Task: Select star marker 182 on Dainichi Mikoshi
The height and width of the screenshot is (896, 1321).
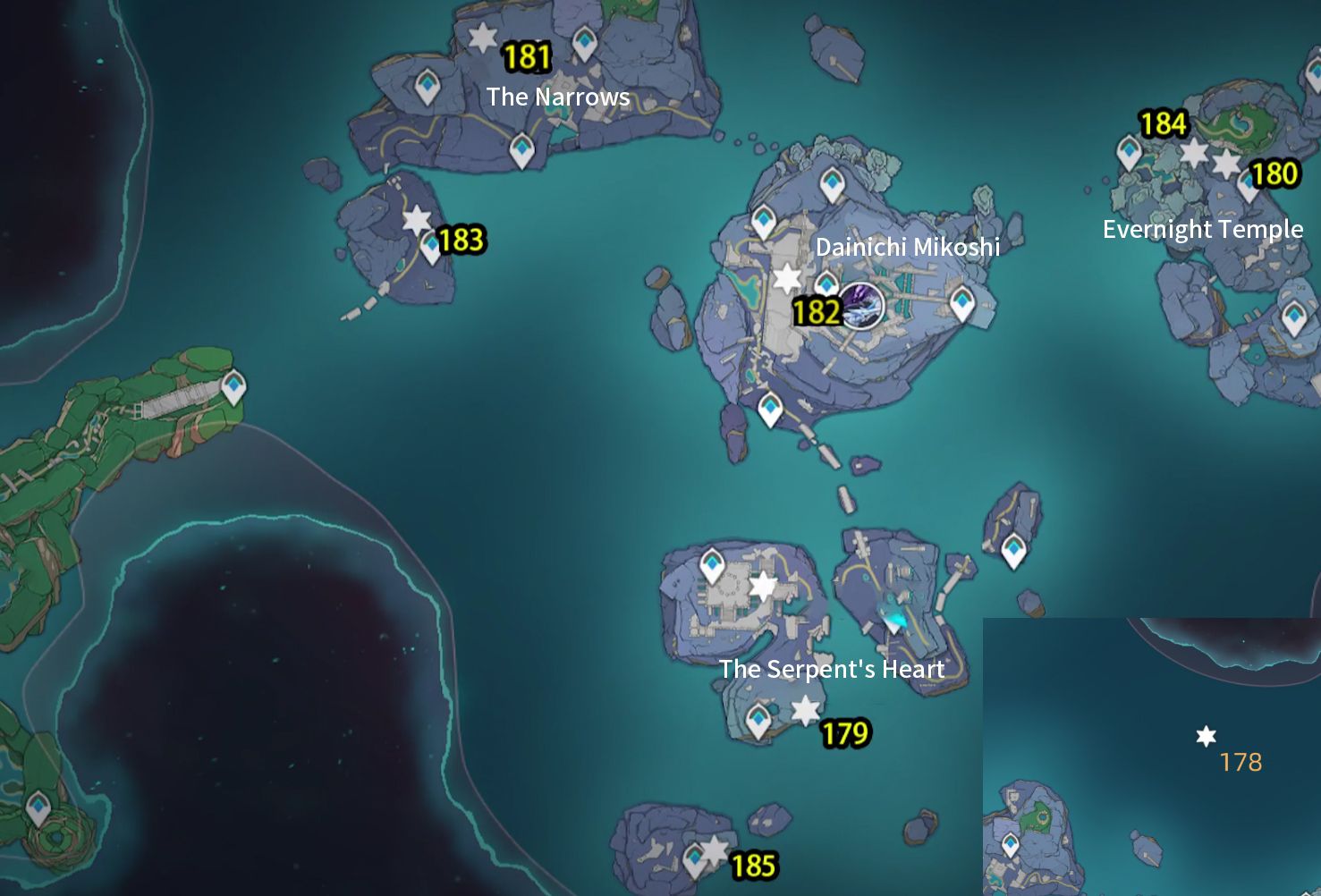Action: pyautogui.click(x=786, y=278)
